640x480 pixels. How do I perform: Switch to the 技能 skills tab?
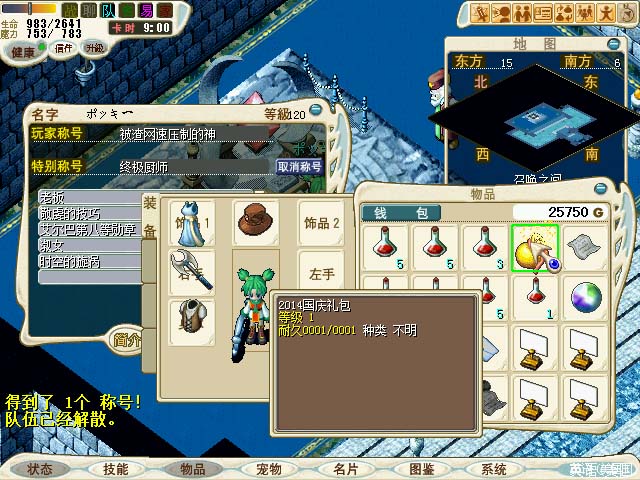pos(115,468)
